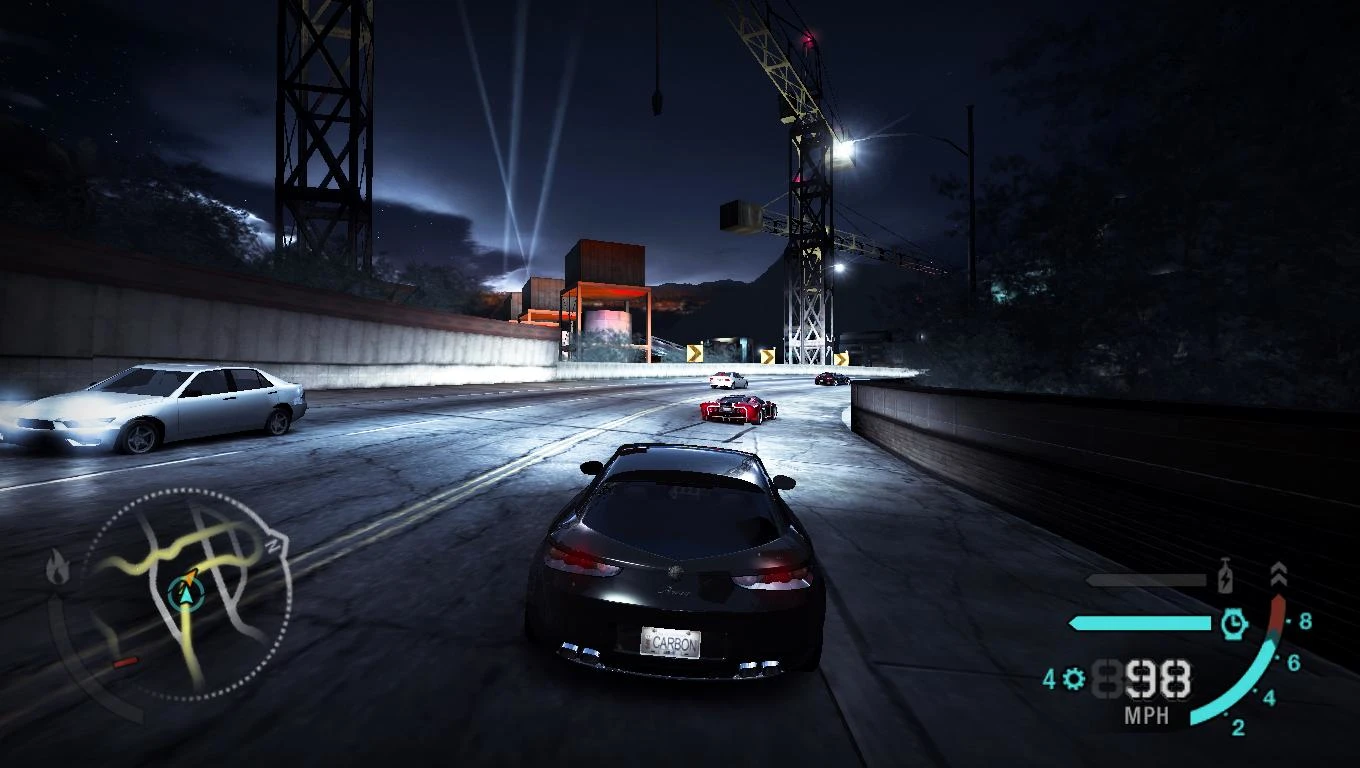Select the compass N marker on the minimap
This screenshot has width=1360, height=768.
[272, 544]
